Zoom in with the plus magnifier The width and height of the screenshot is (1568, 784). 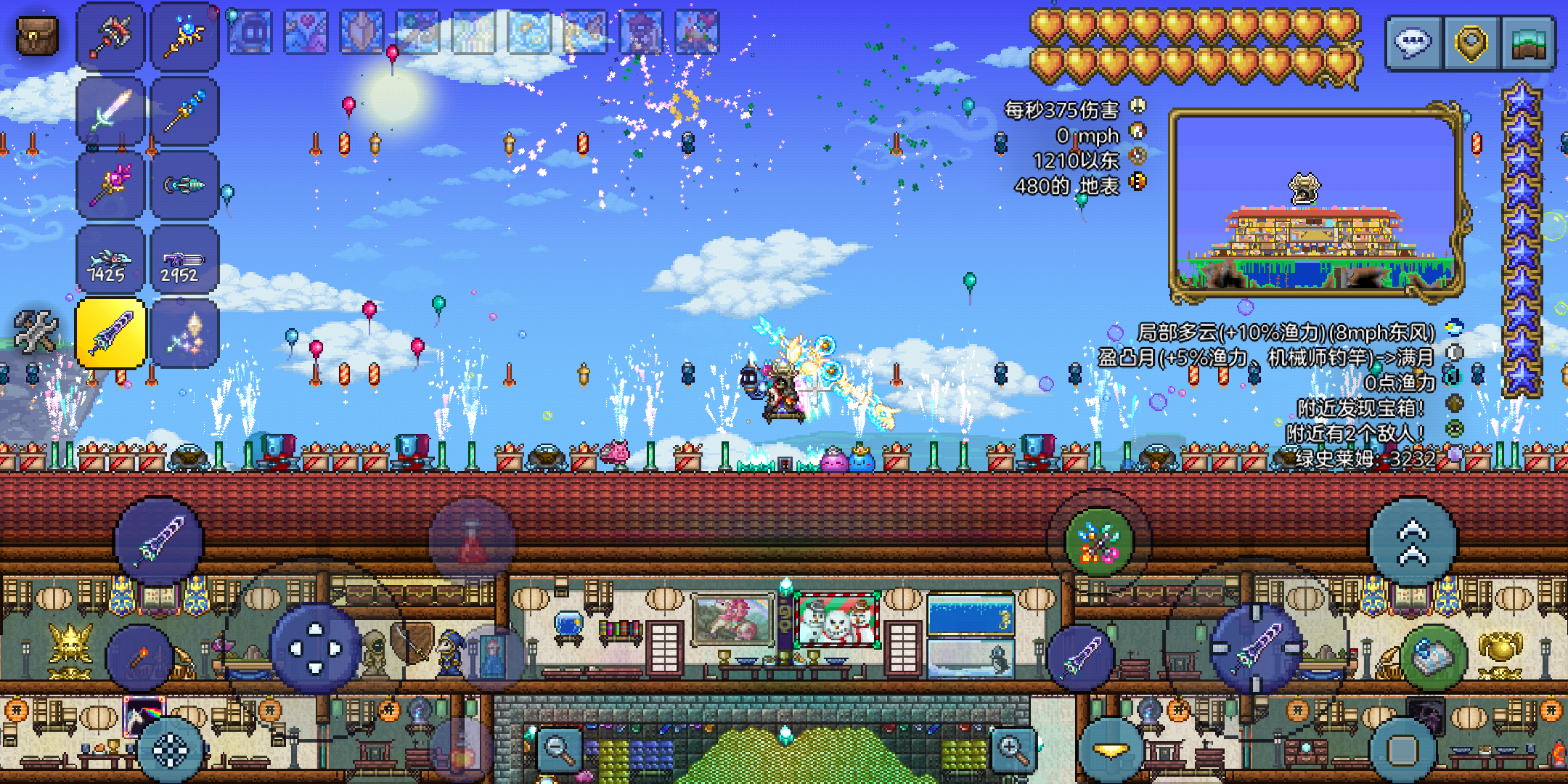(x=1013, y=748)
